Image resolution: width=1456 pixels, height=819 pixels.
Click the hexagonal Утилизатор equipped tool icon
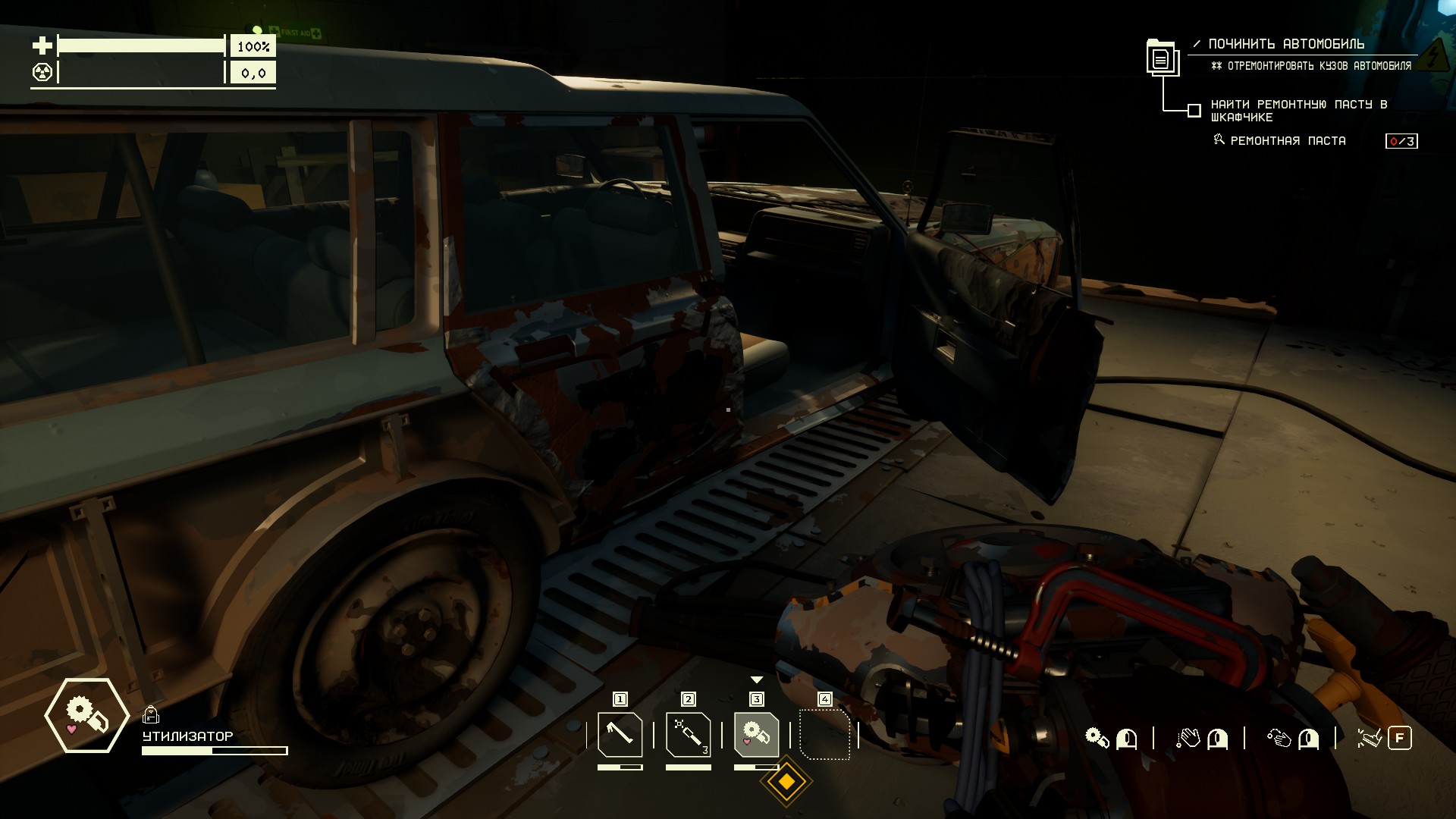tap(86, 715)
